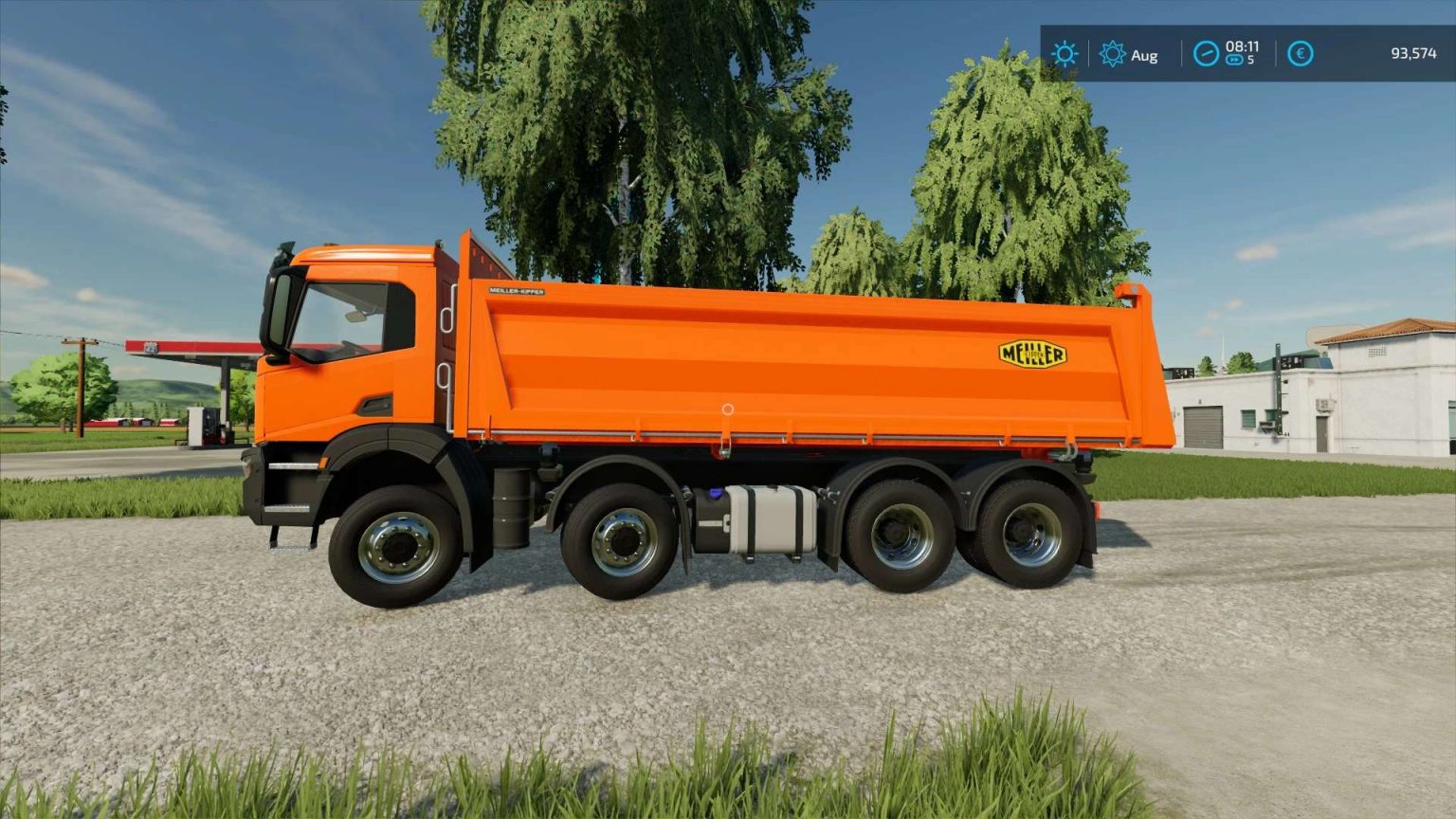Click the yellow MEILLER logo on the tipper
The width and height of the screenshot is (1456, 819).
(1035, 354)
